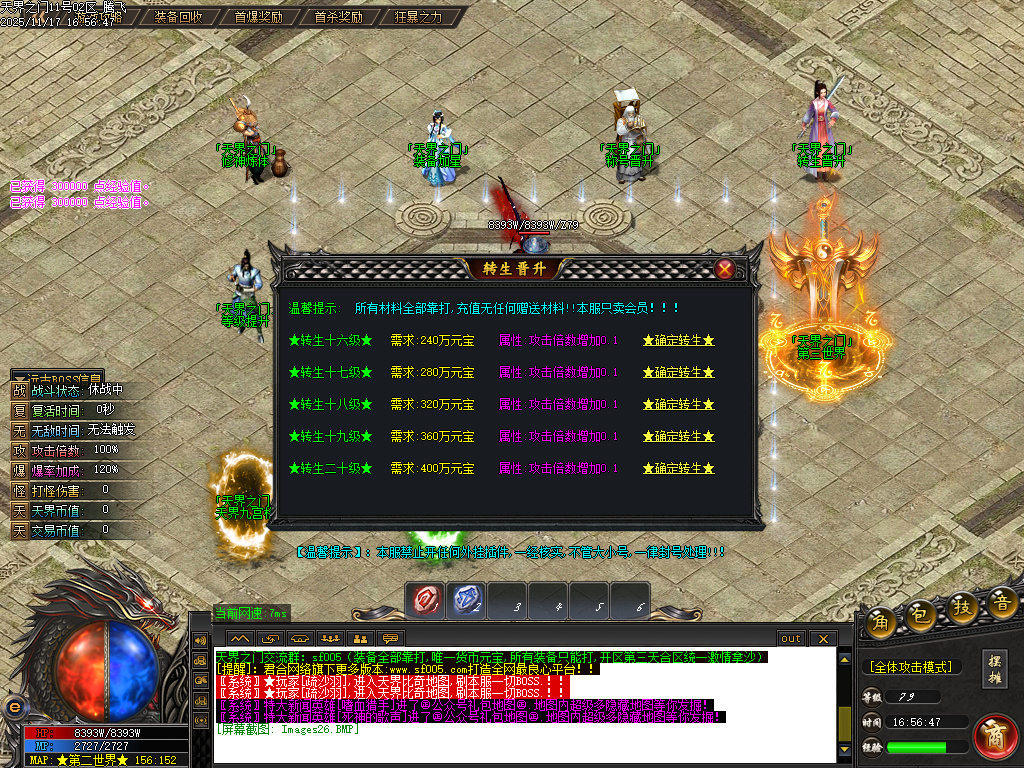This screenshot has width=1024, height=768.
Task: Use the red potion in hotbar slot 1
Action: tap(427, 600)
